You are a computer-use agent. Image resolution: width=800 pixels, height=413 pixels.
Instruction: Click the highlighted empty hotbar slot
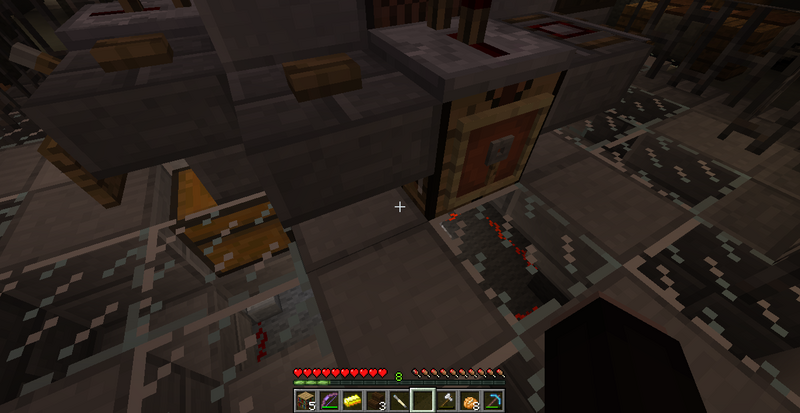(422, 400)
